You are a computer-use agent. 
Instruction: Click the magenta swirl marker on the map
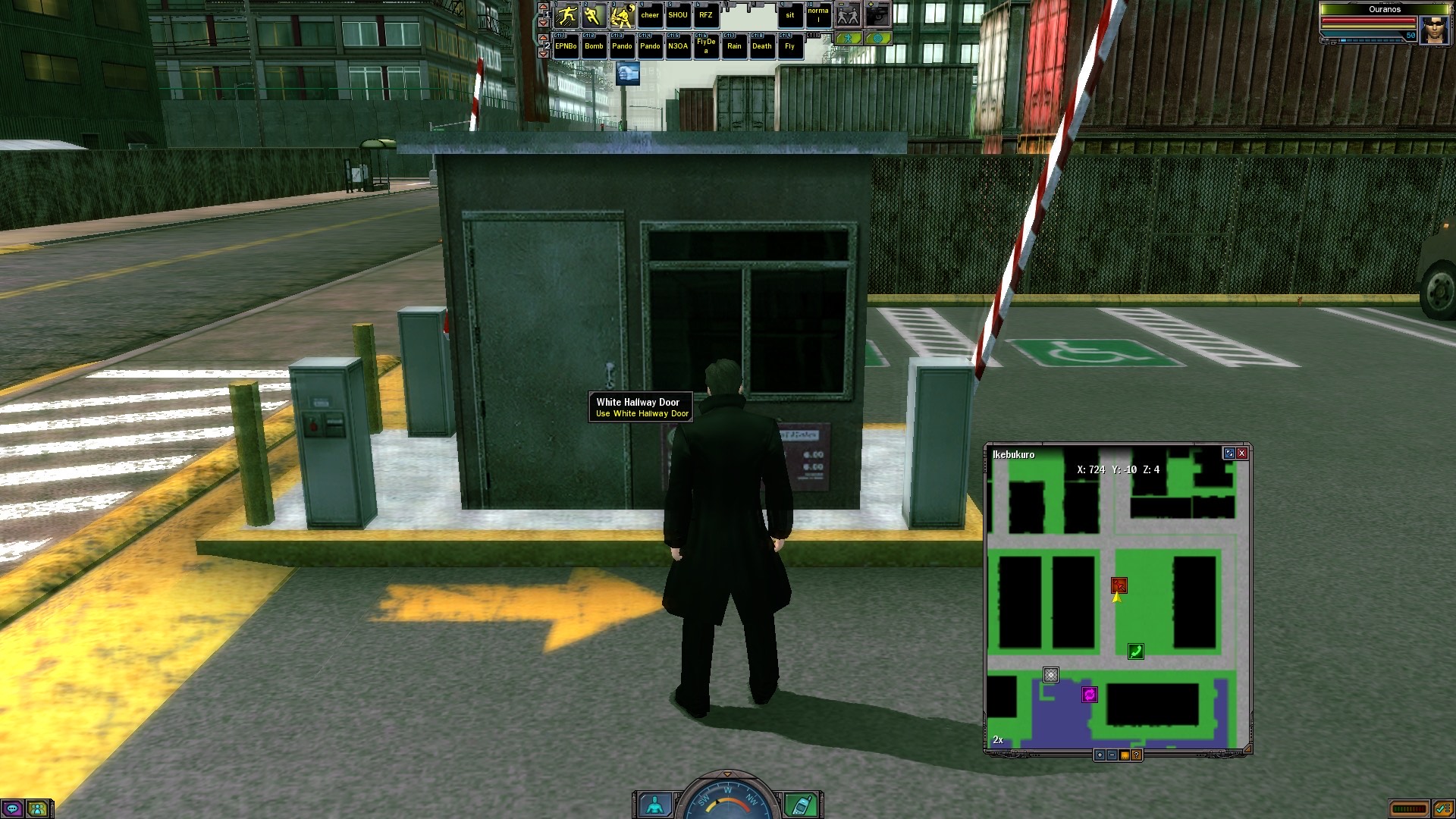pyautogui.click(x=1090, y=695)
